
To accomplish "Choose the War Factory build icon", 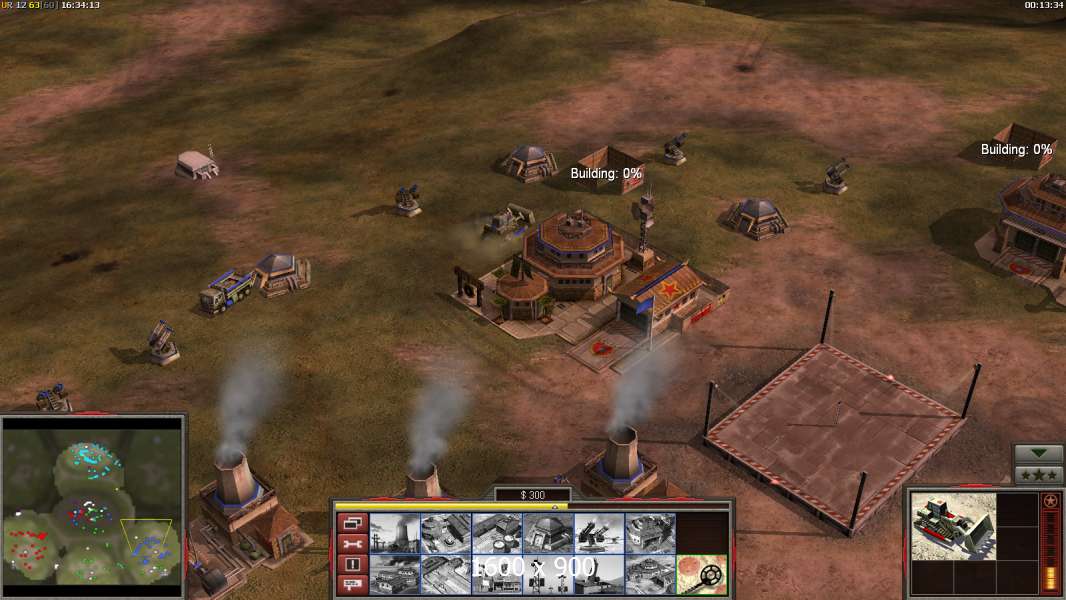I will 649,533.
